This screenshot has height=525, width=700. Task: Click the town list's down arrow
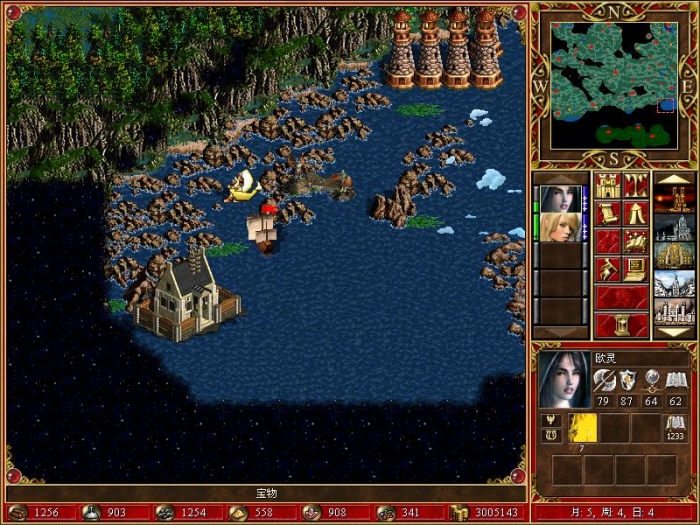[673, 332]
